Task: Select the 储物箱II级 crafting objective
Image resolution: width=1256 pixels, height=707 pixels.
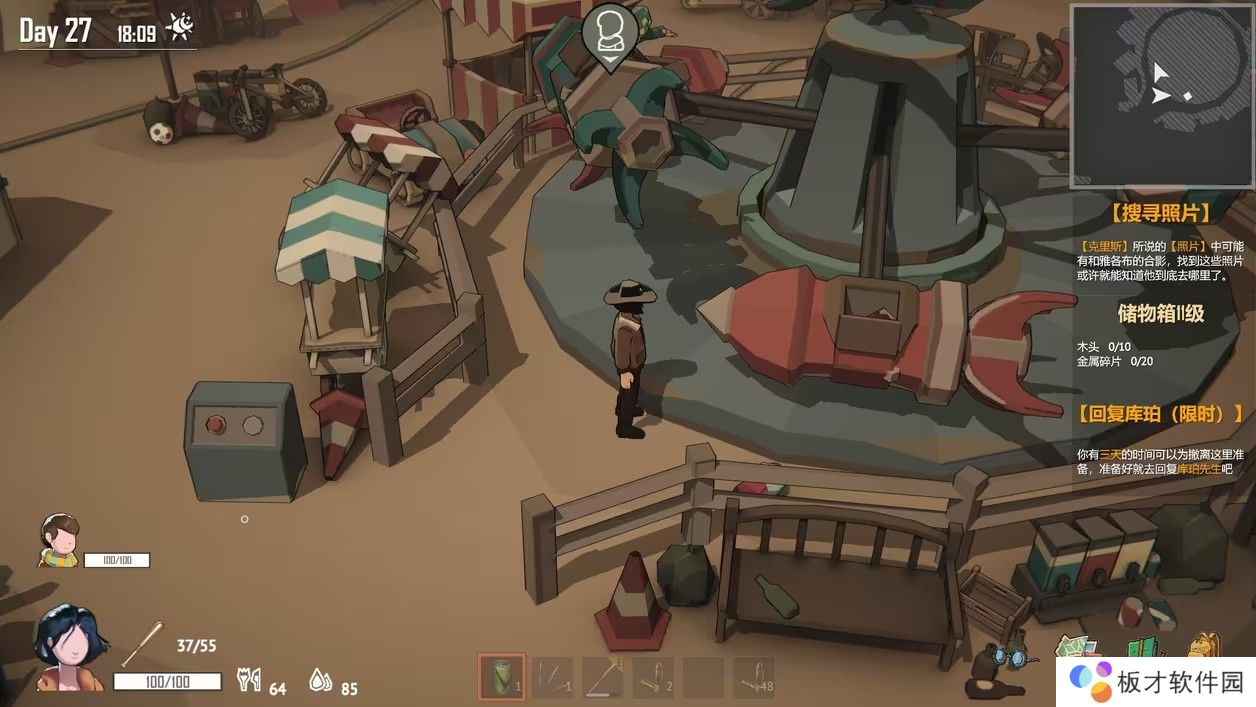Action: tap(1160, 313)
